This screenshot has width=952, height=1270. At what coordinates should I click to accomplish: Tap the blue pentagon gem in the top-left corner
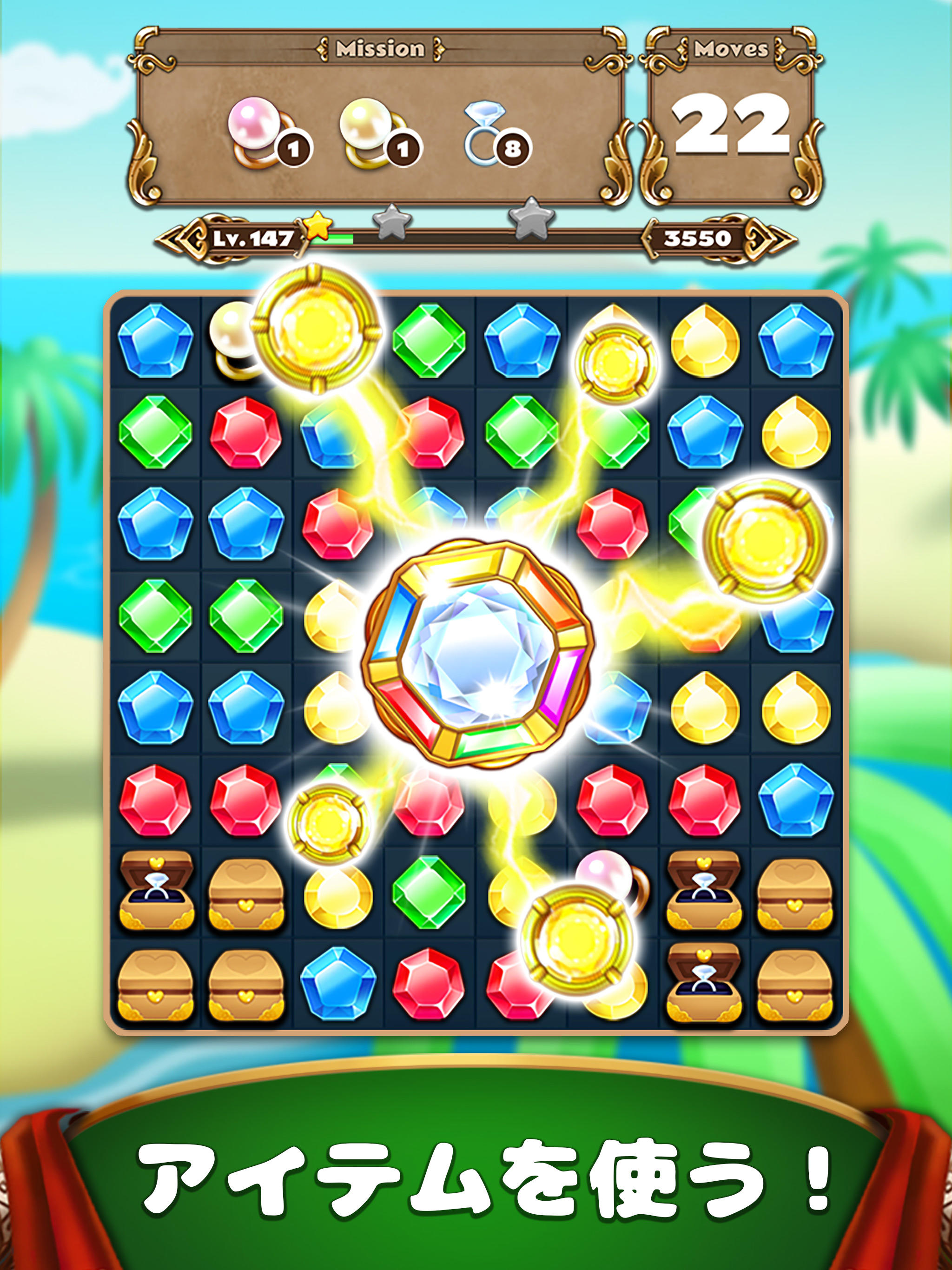coord(155,342)
